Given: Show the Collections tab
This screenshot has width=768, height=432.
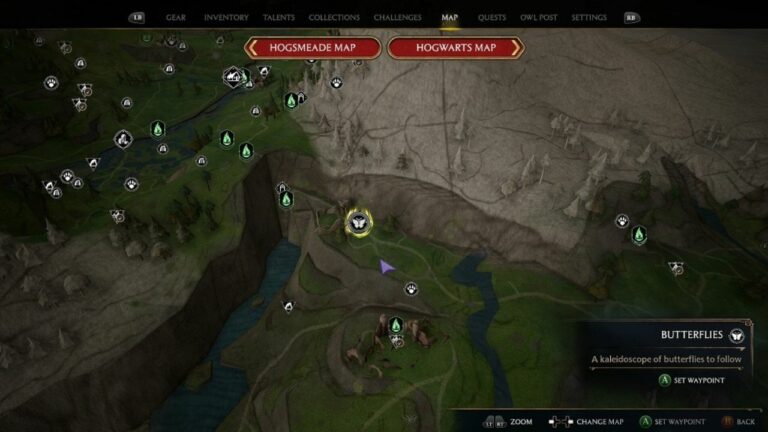Looking at the screenshot, I should coord(334,18).
